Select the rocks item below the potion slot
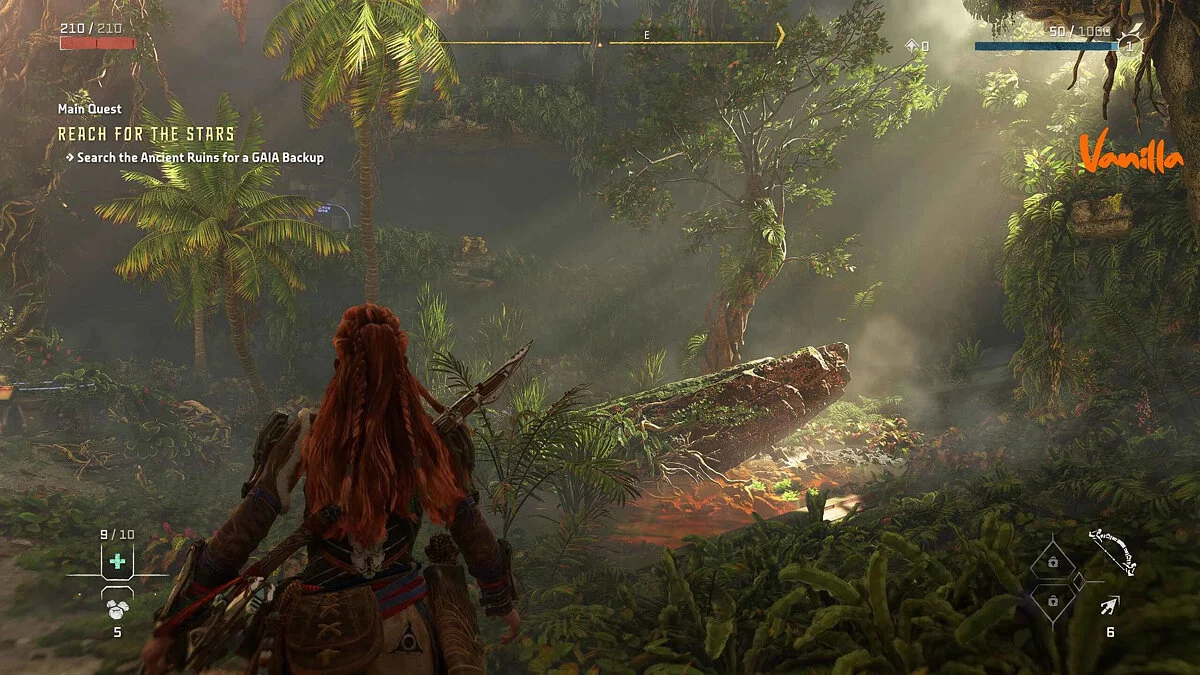The image size is (1200, 675). point(117,606)
